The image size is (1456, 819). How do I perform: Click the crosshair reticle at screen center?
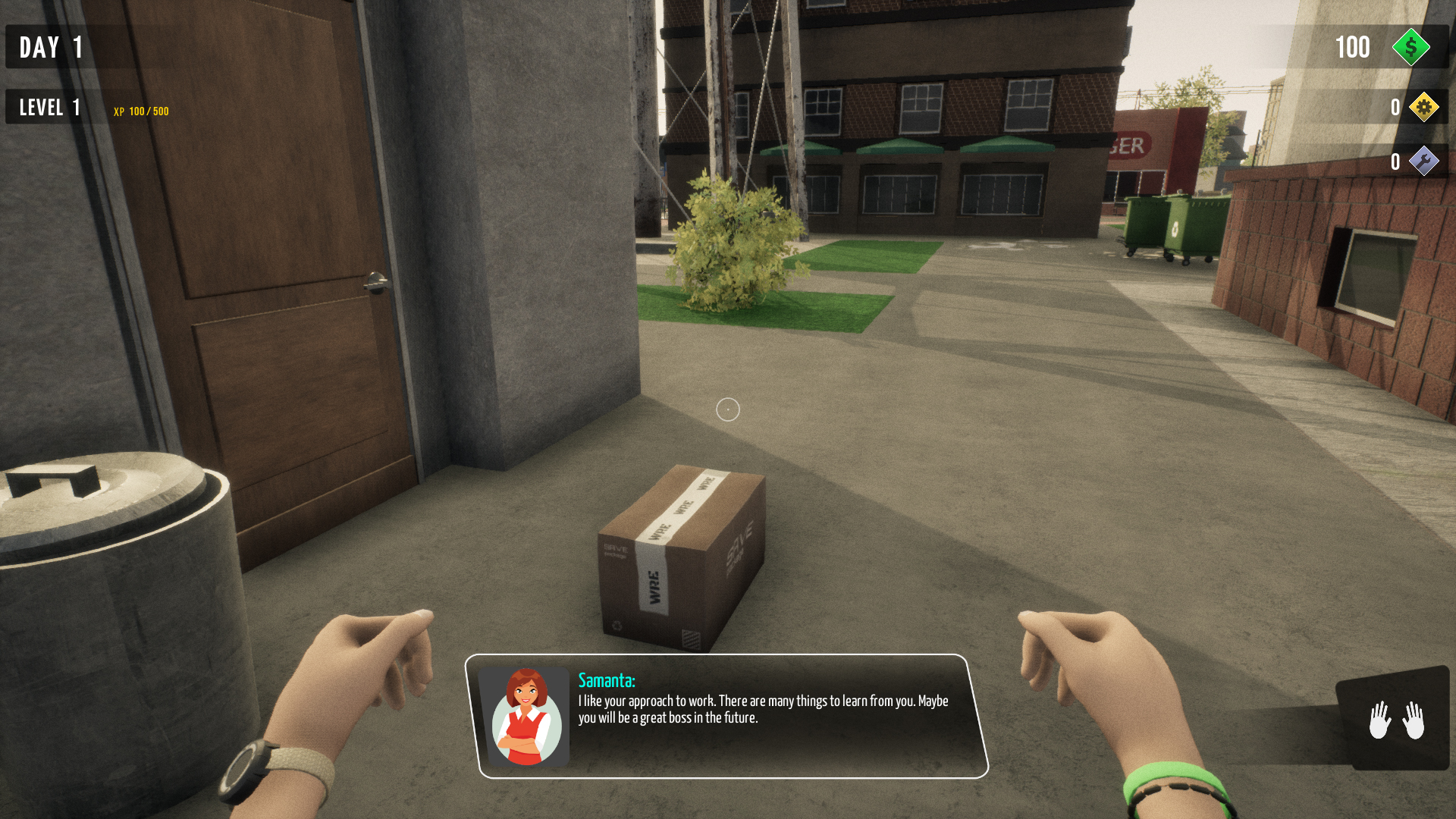(727, 410)
